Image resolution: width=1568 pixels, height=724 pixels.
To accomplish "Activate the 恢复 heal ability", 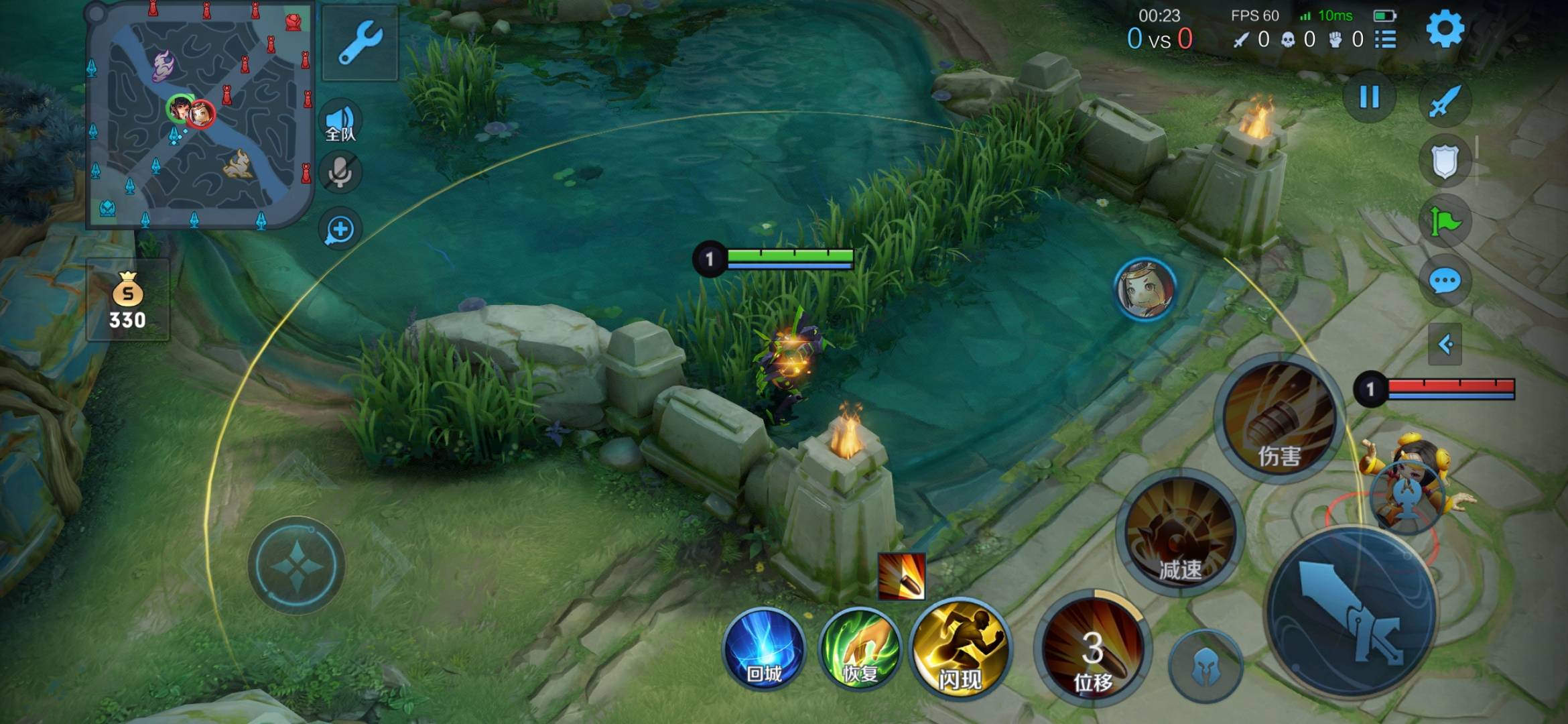I will [860, 650].
